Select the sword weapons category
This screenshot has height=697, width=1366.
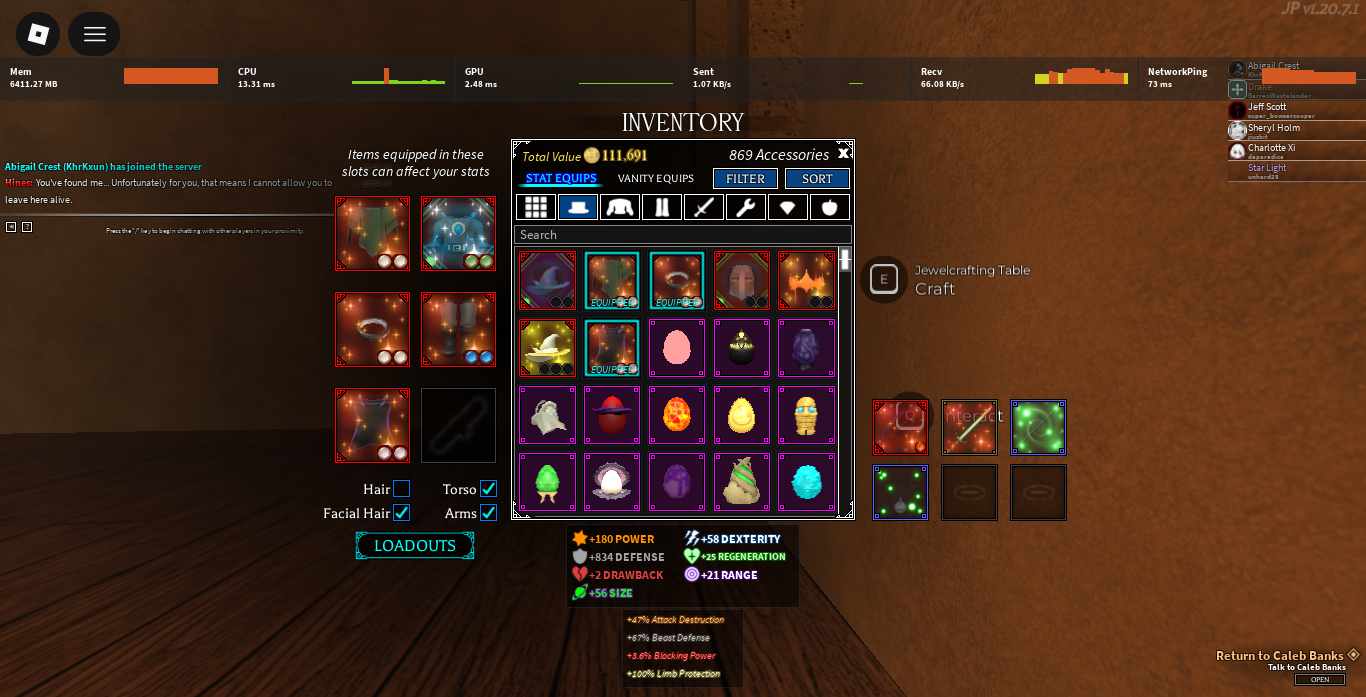click(704, 207)
